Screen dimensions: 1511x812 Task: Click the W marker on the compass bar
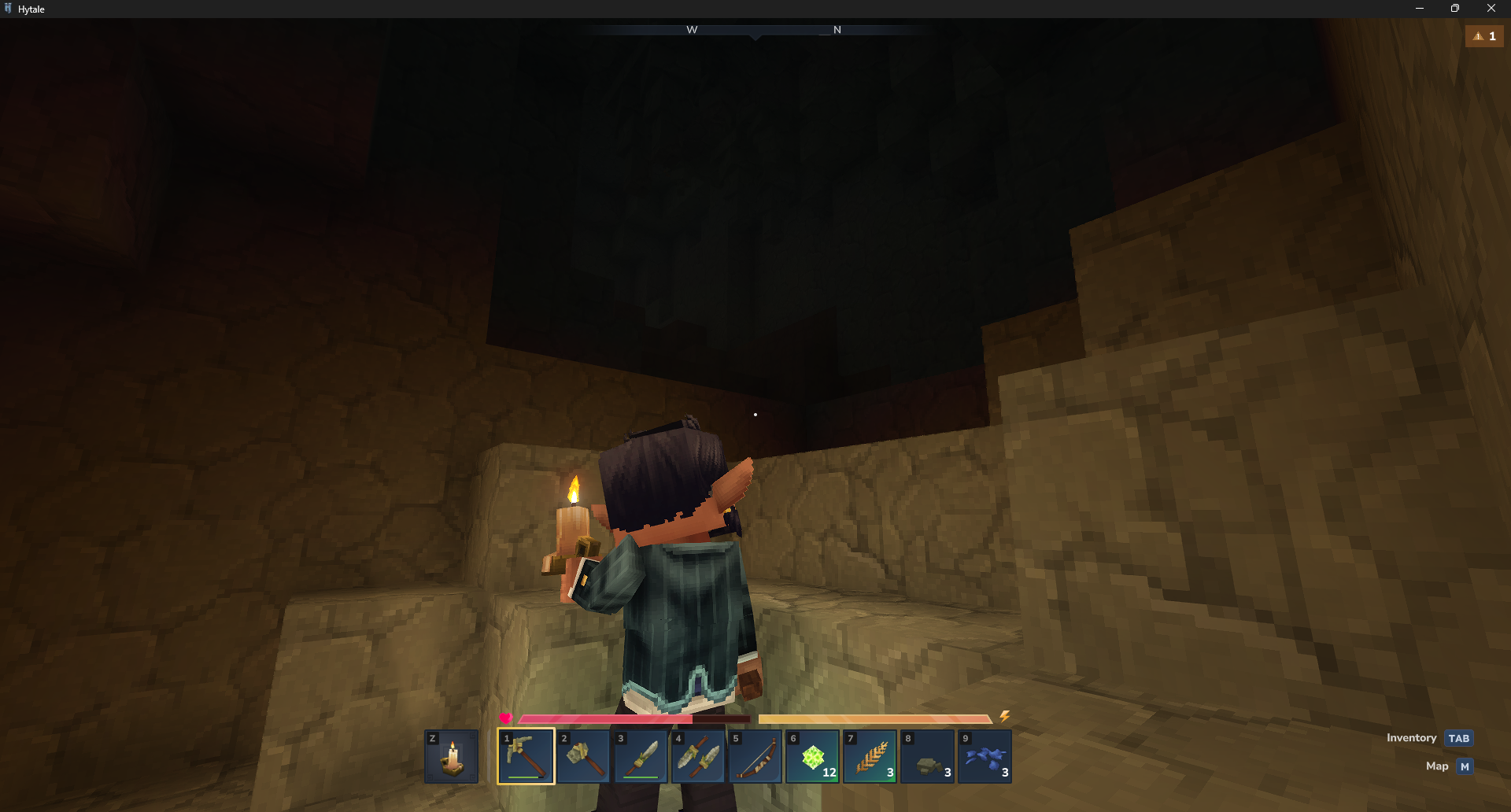pos(692,29)
